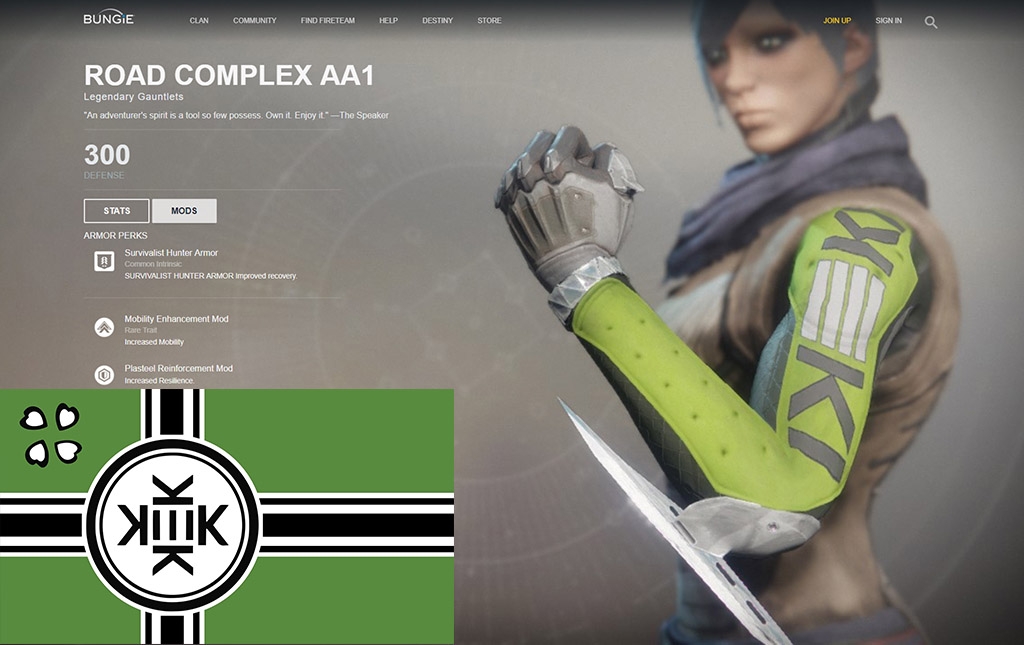Choose the Mobility Enhancement Mod icon
This screenshot has height=645, width=1024.
102,327
